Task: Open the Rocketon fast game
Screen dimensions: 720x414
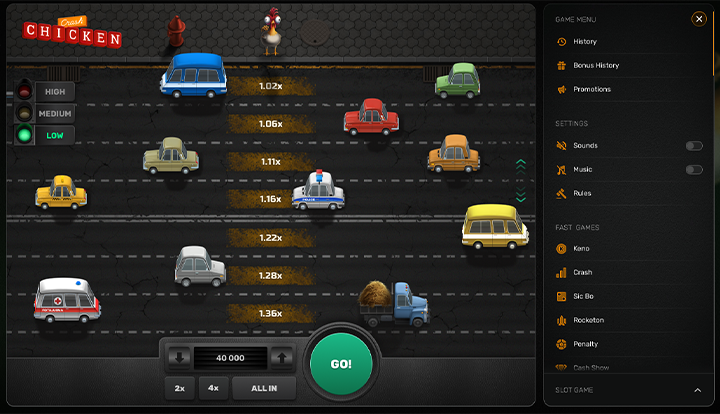Action: click(x=588, y=320)
